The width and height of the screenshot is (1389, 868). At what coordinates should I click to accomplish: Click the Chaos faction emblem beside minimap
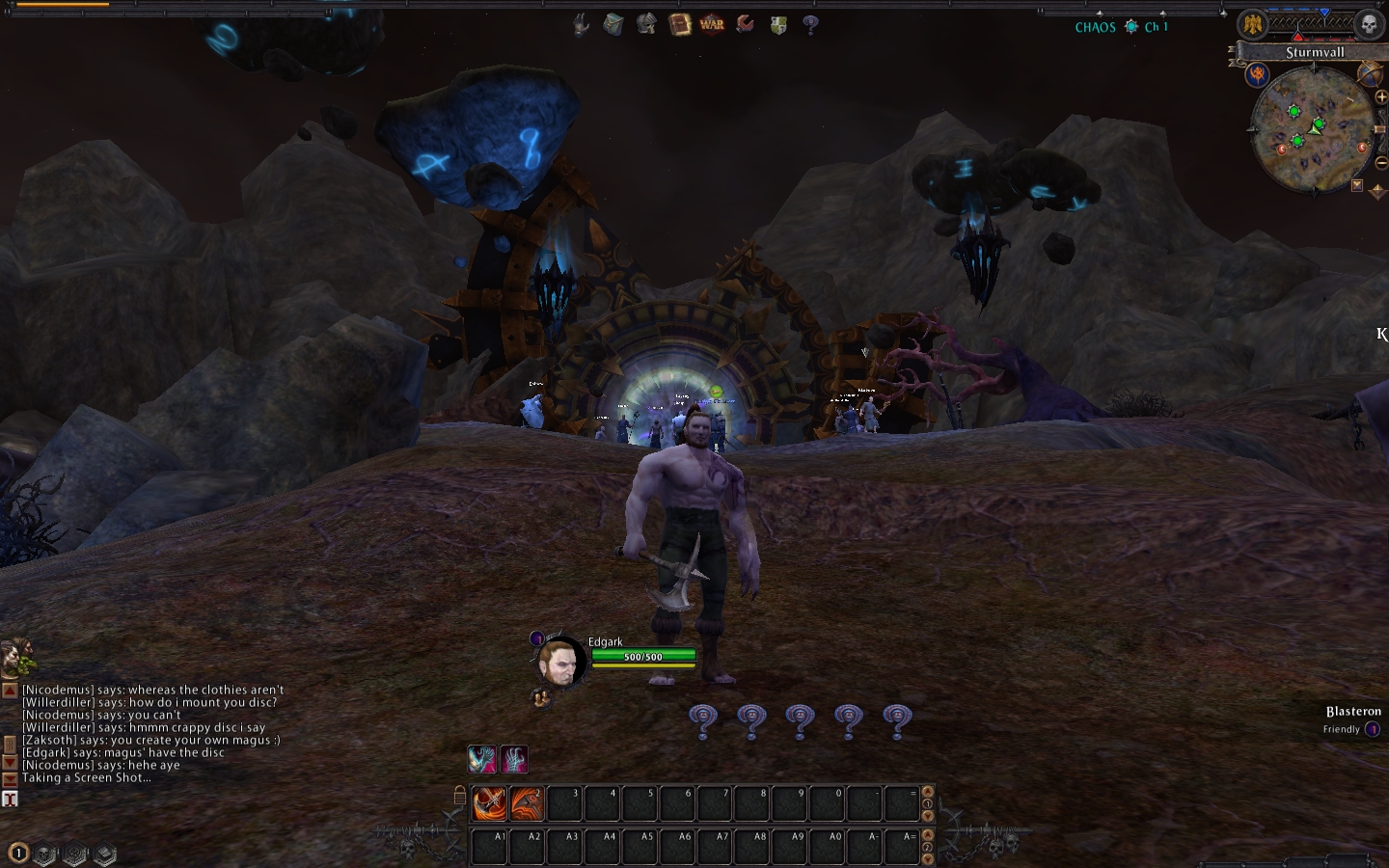[1258, 73]
